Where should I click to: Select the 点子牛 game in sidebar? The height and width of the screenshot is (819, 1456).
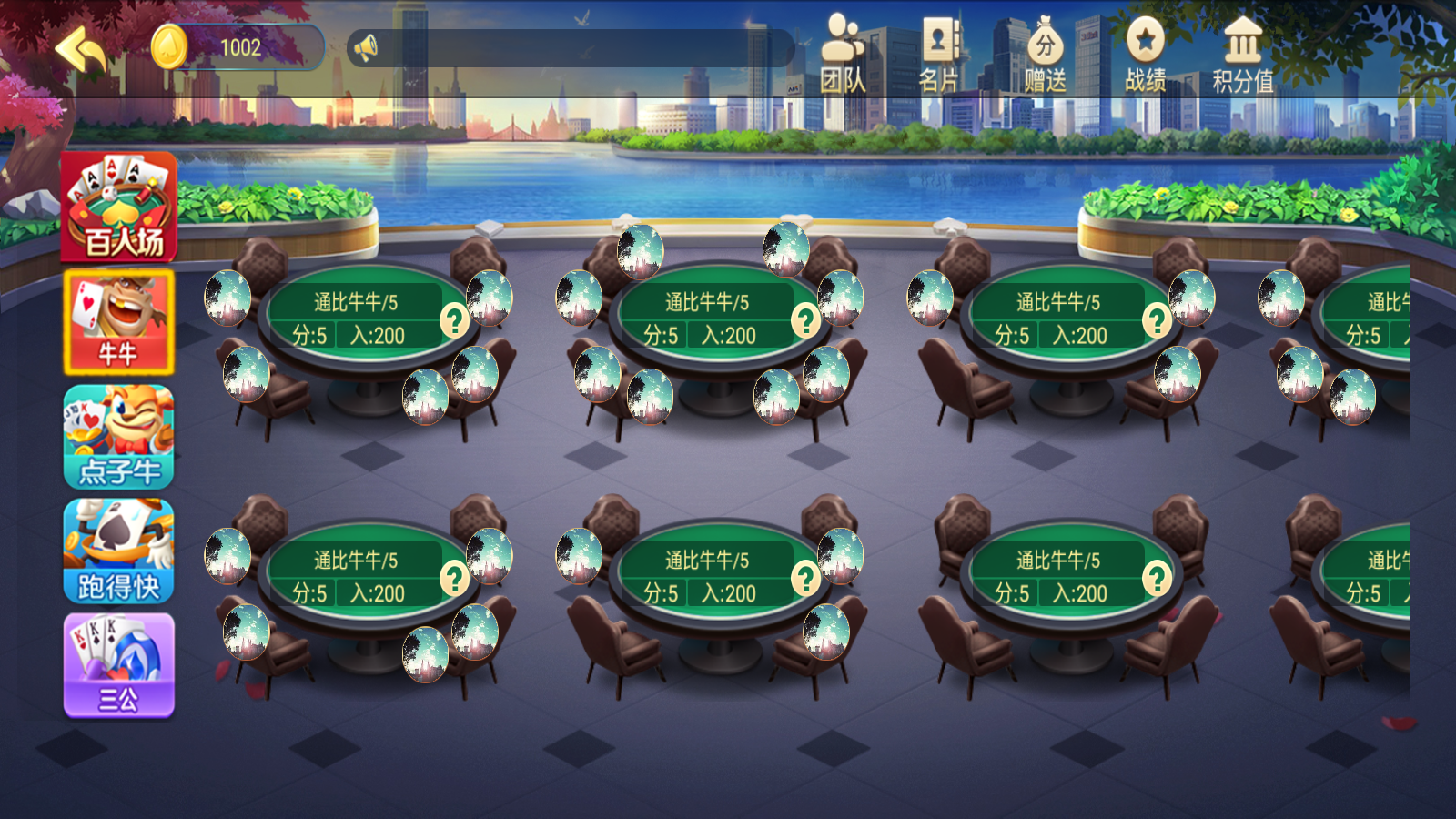tap(117, 437)
